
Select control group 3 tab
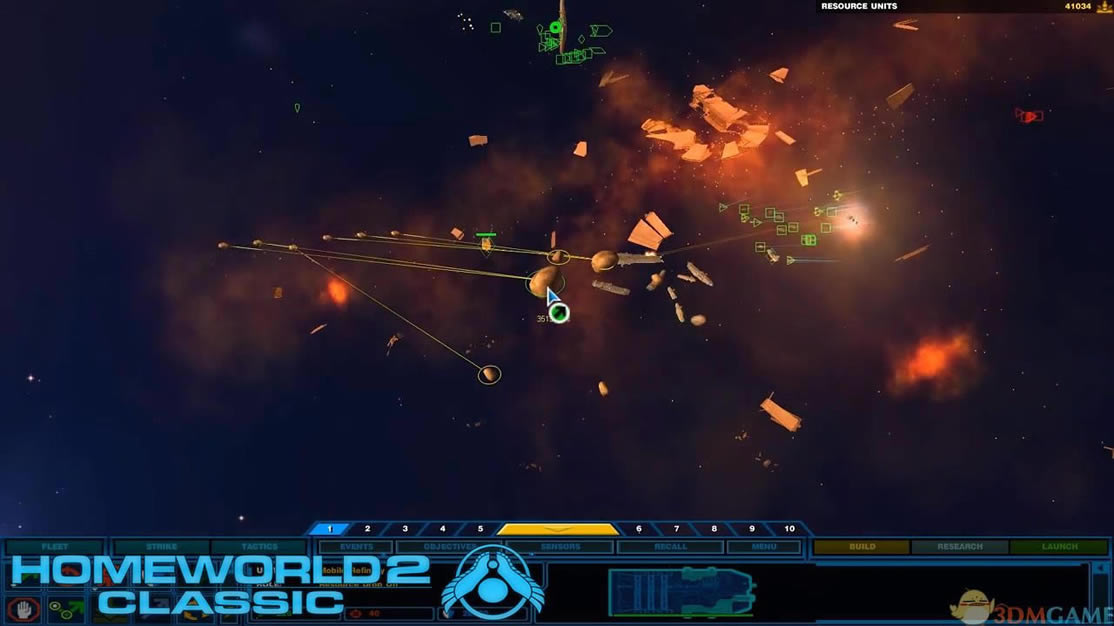[x=405, y=529]
